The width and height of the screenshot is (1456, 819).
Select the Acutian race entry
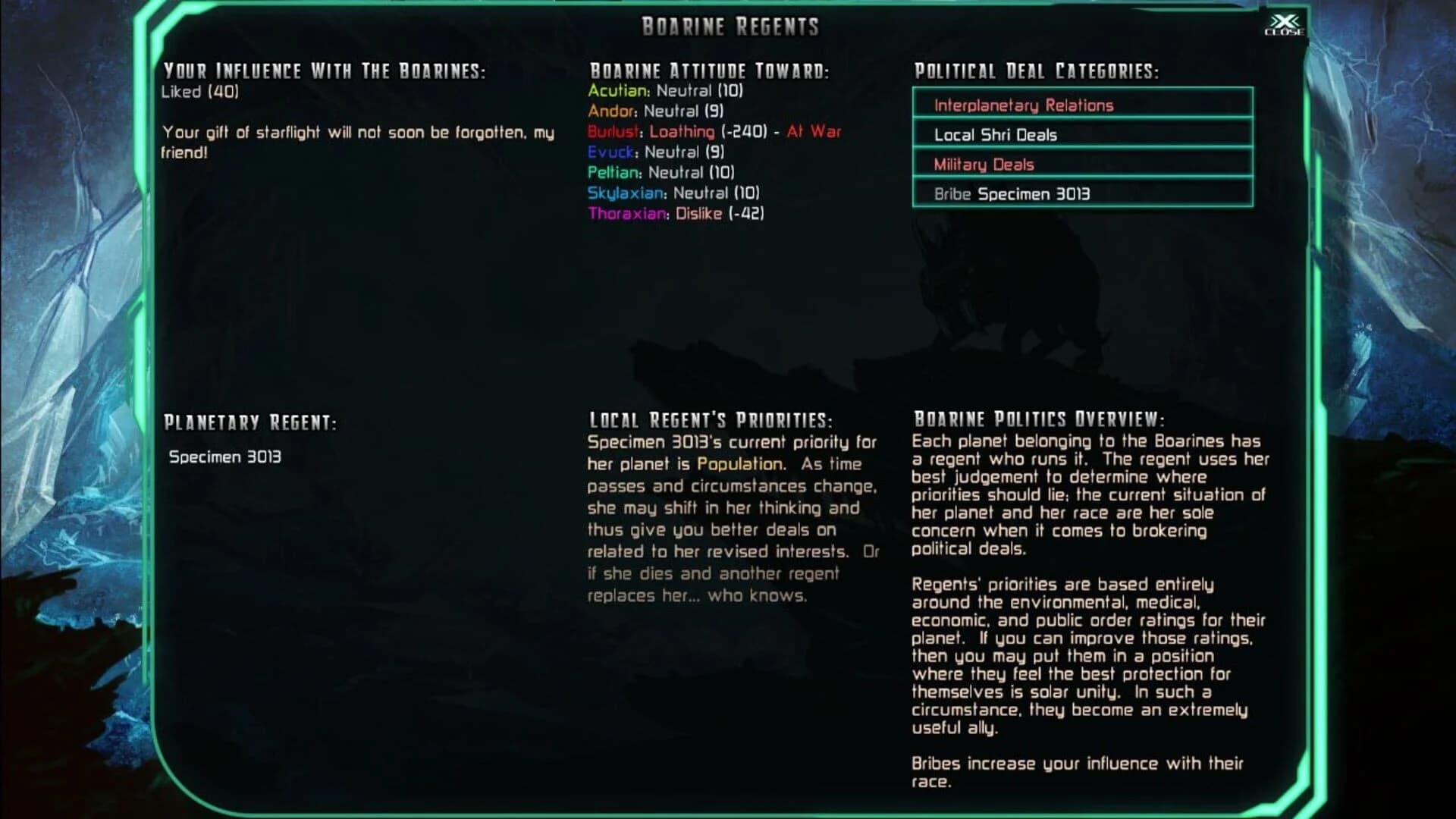[666, 90]
